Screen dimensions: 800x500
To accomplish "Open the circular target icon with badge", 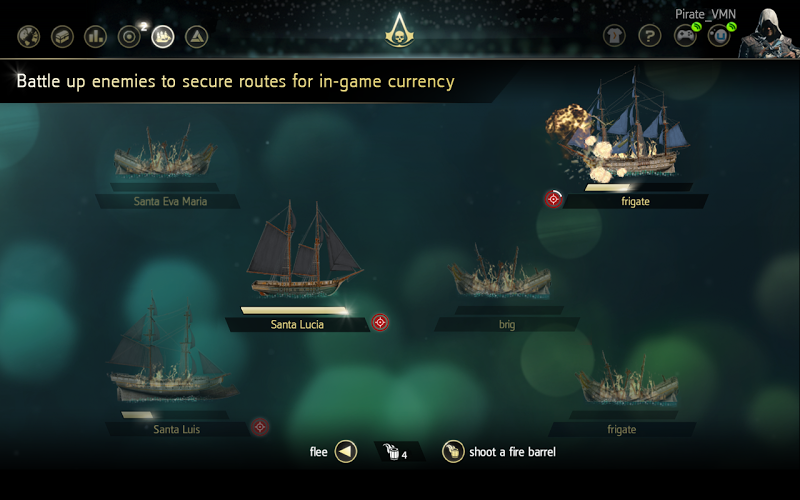I will 129,37.
